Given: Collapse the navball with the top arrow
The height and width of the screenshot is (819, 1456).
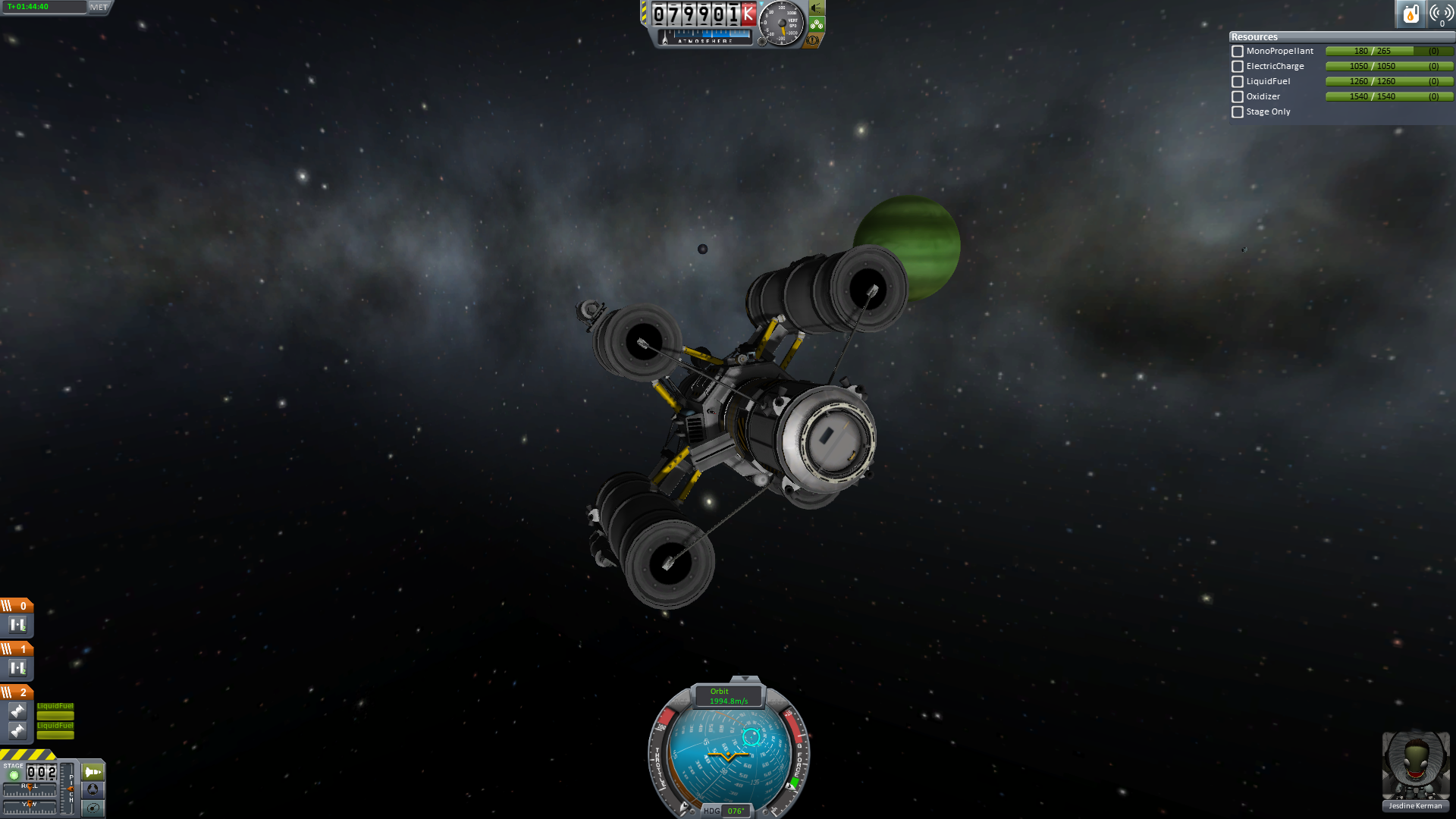Looking at the screenshot, I should pos(745,679).
